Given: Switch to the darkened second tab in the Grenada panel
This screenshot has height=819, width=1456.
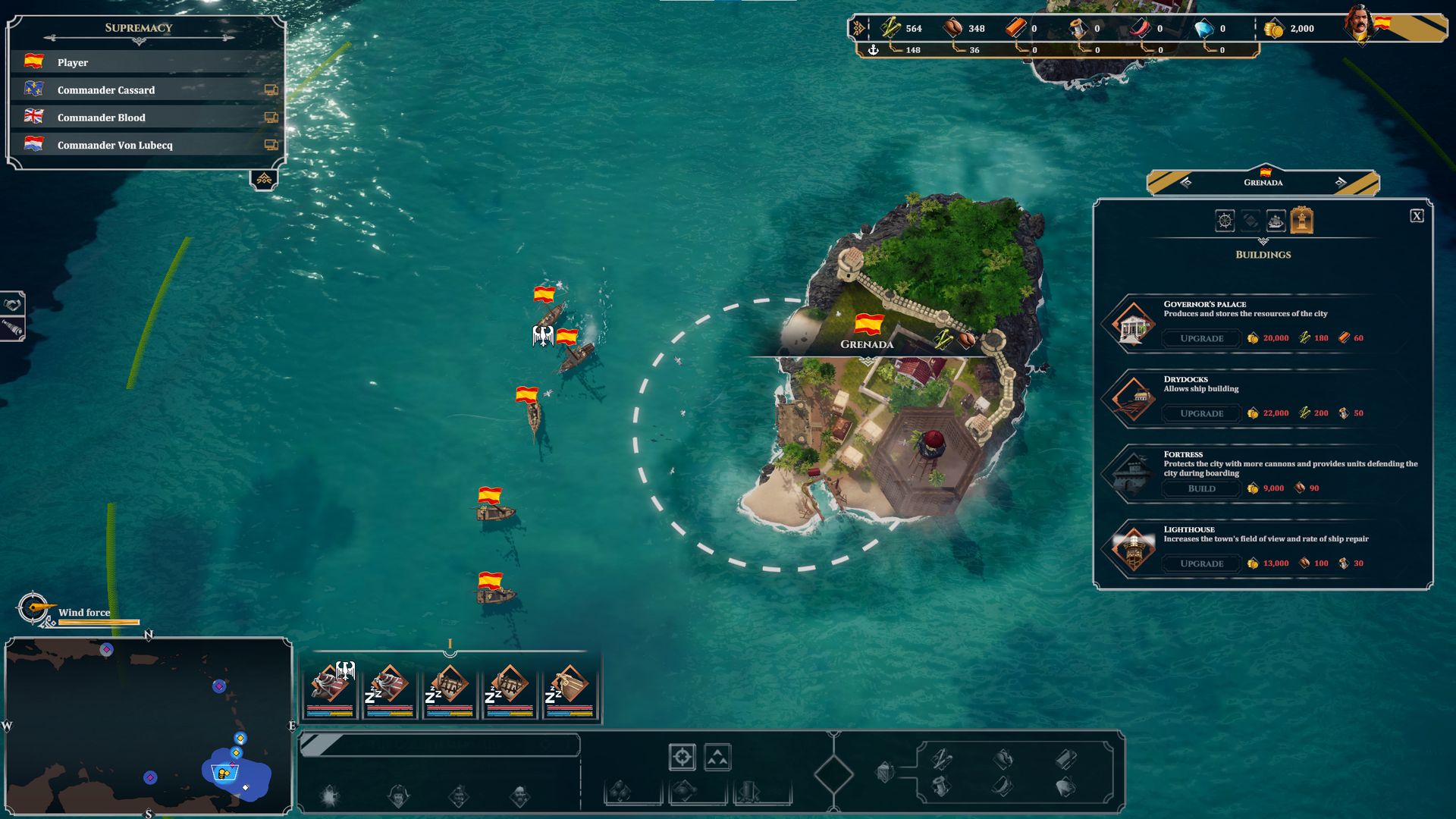Looking at the screenshot, I should (1250, 221).
